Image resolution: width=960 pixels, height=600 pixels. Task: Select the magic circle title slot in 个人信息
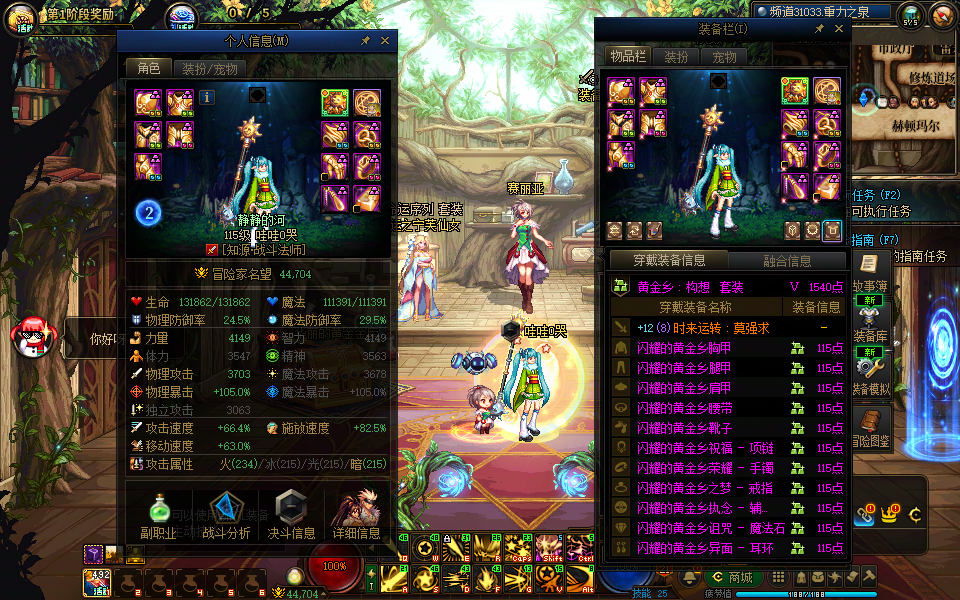click(x=366, y=103)
